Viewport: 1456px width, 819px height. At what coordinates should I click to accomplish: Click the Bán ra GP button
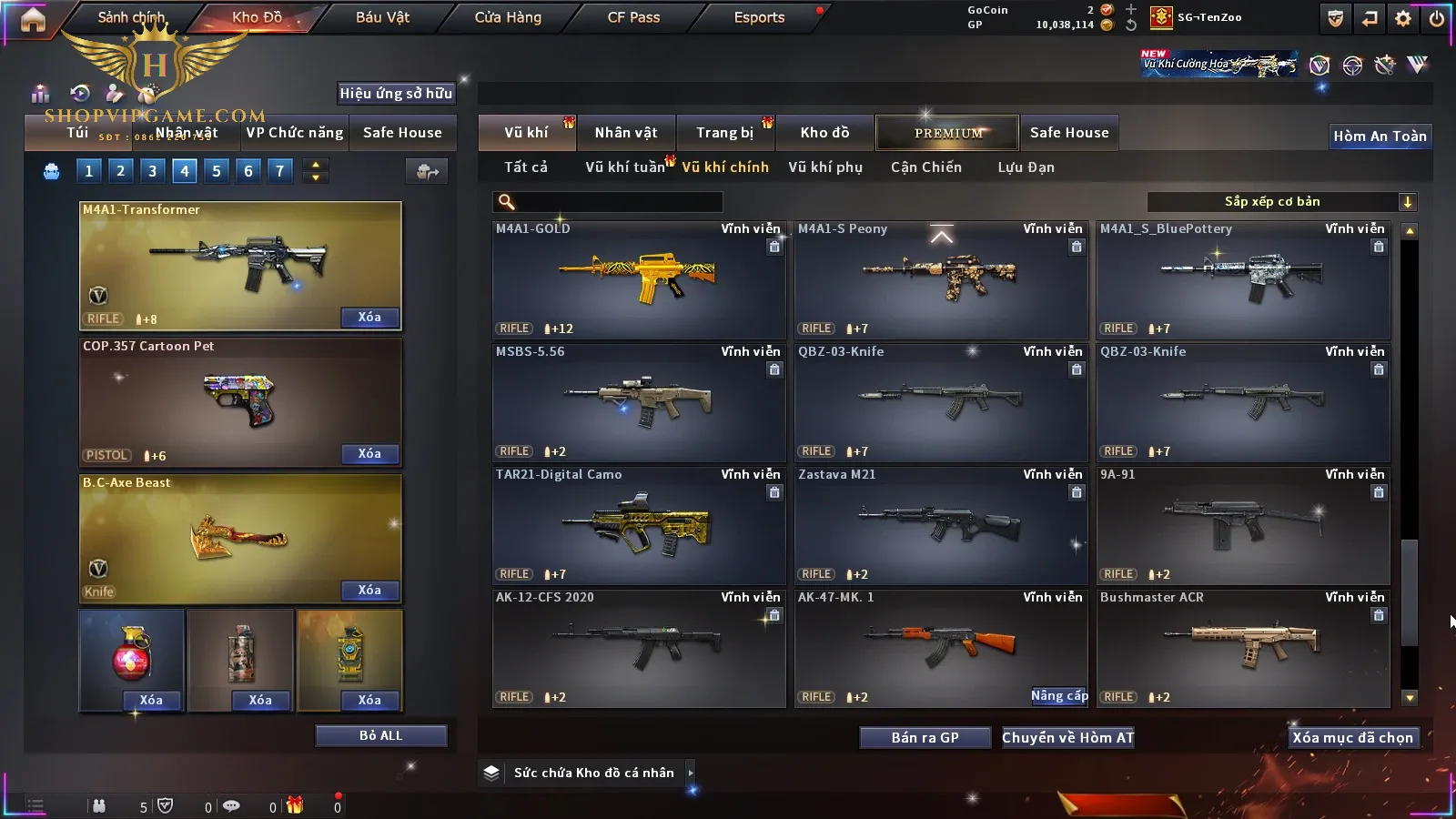(925, 738)
